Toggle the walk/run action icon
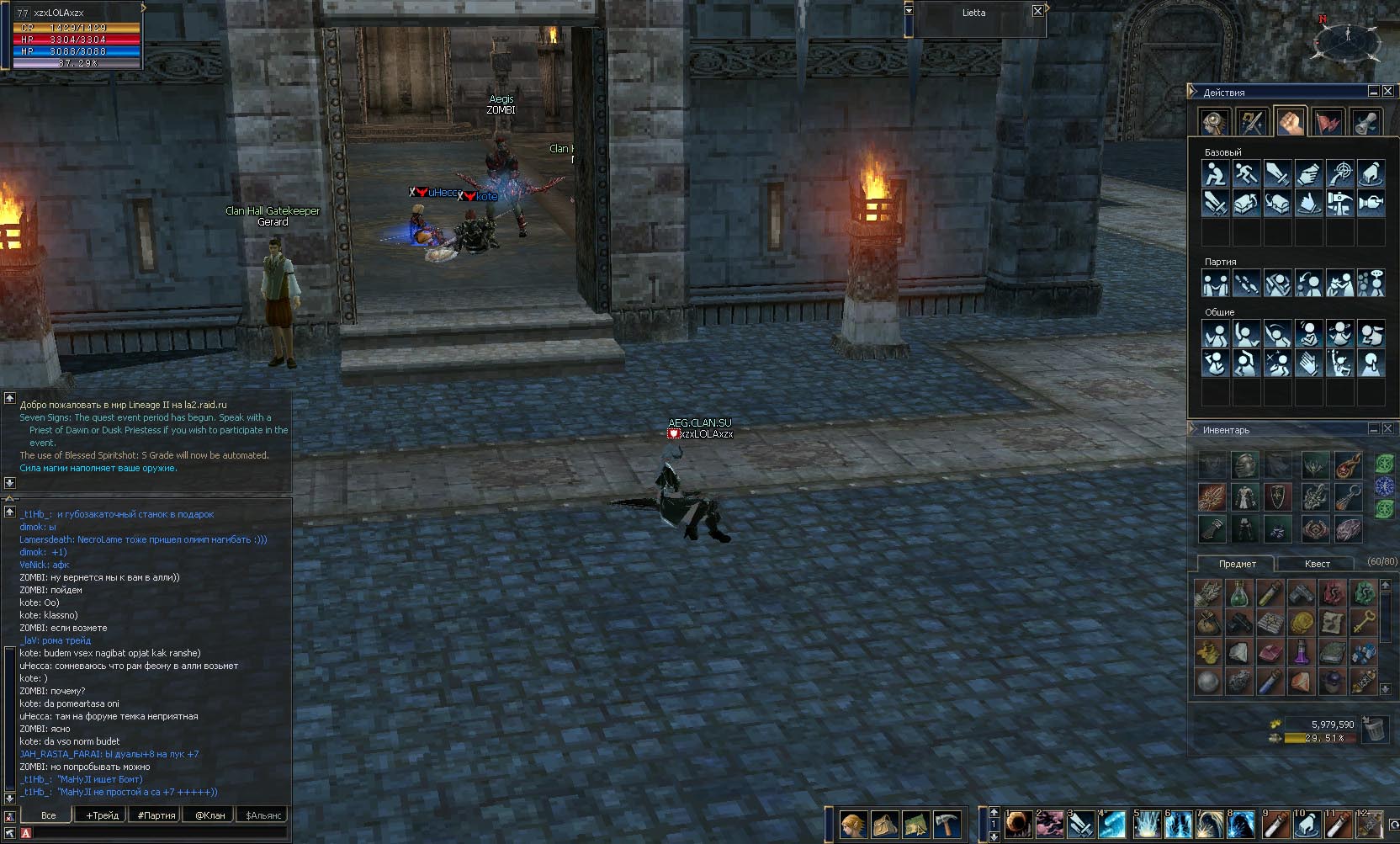The height and width of the screenshot is (844, 1400). pyautogui.click(x=1245, y=174)
